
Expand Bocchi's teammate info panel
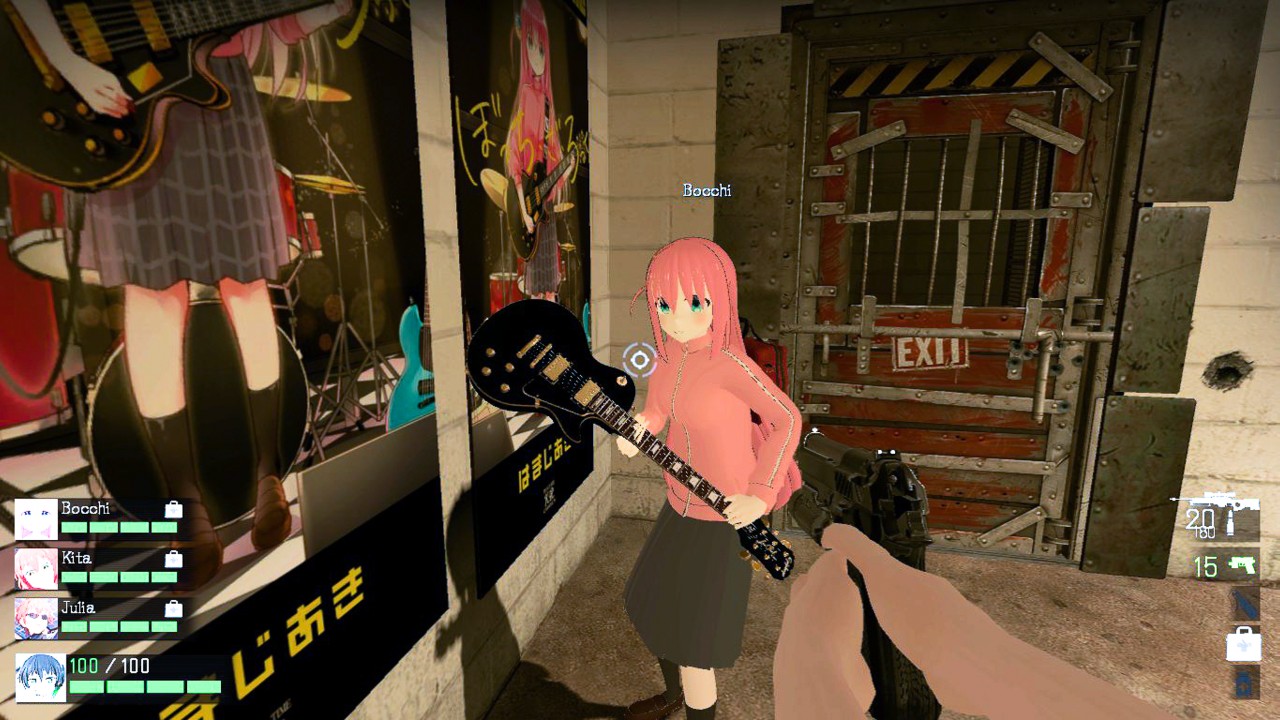[100, 518]
